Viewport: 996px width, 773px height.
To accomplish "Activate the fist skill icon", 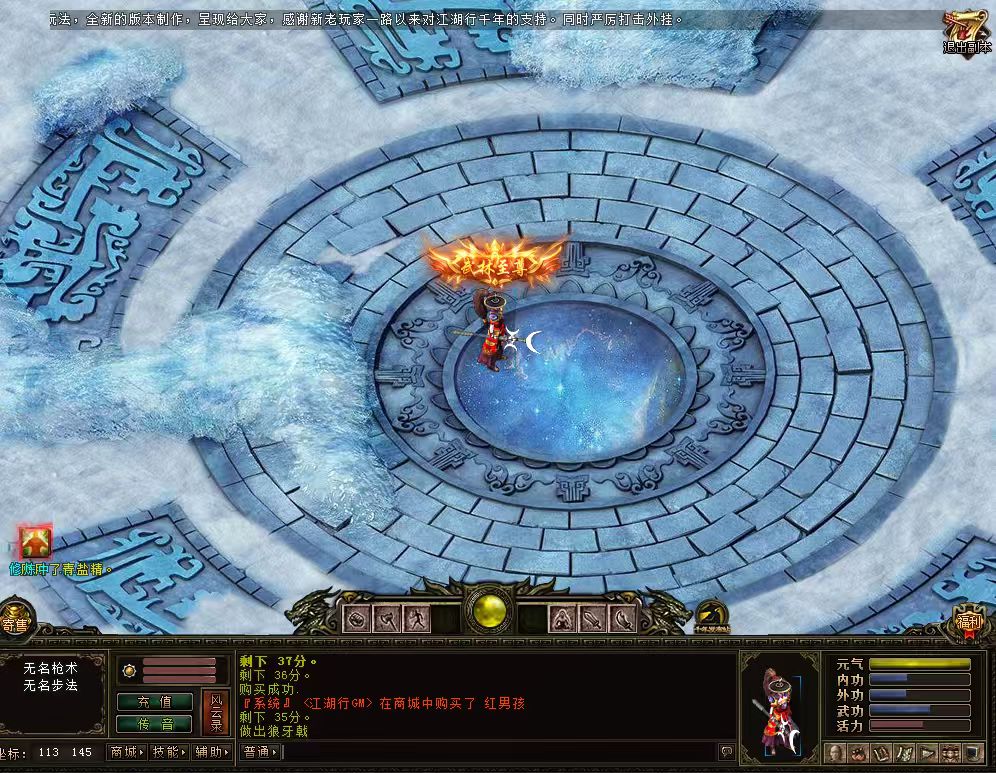I will (x=357, y=619).
